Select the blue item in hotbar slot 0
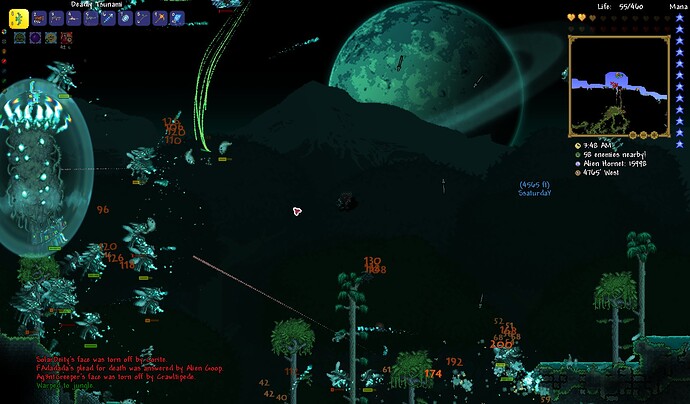Image resolution: width=690 pixels, height=404 pixels. (178, 18)
